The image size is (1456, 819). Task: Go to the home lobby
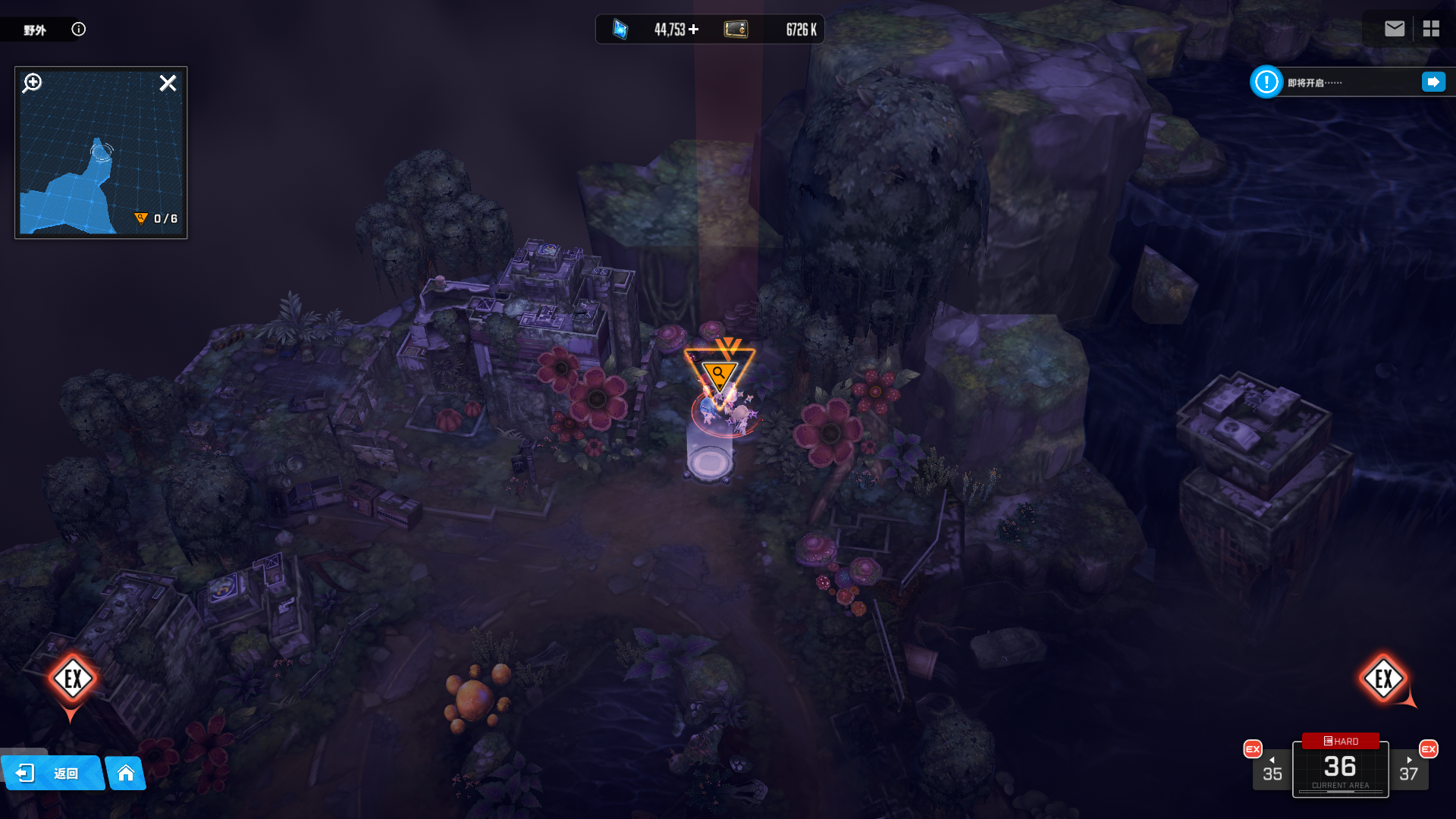(126, 773)
